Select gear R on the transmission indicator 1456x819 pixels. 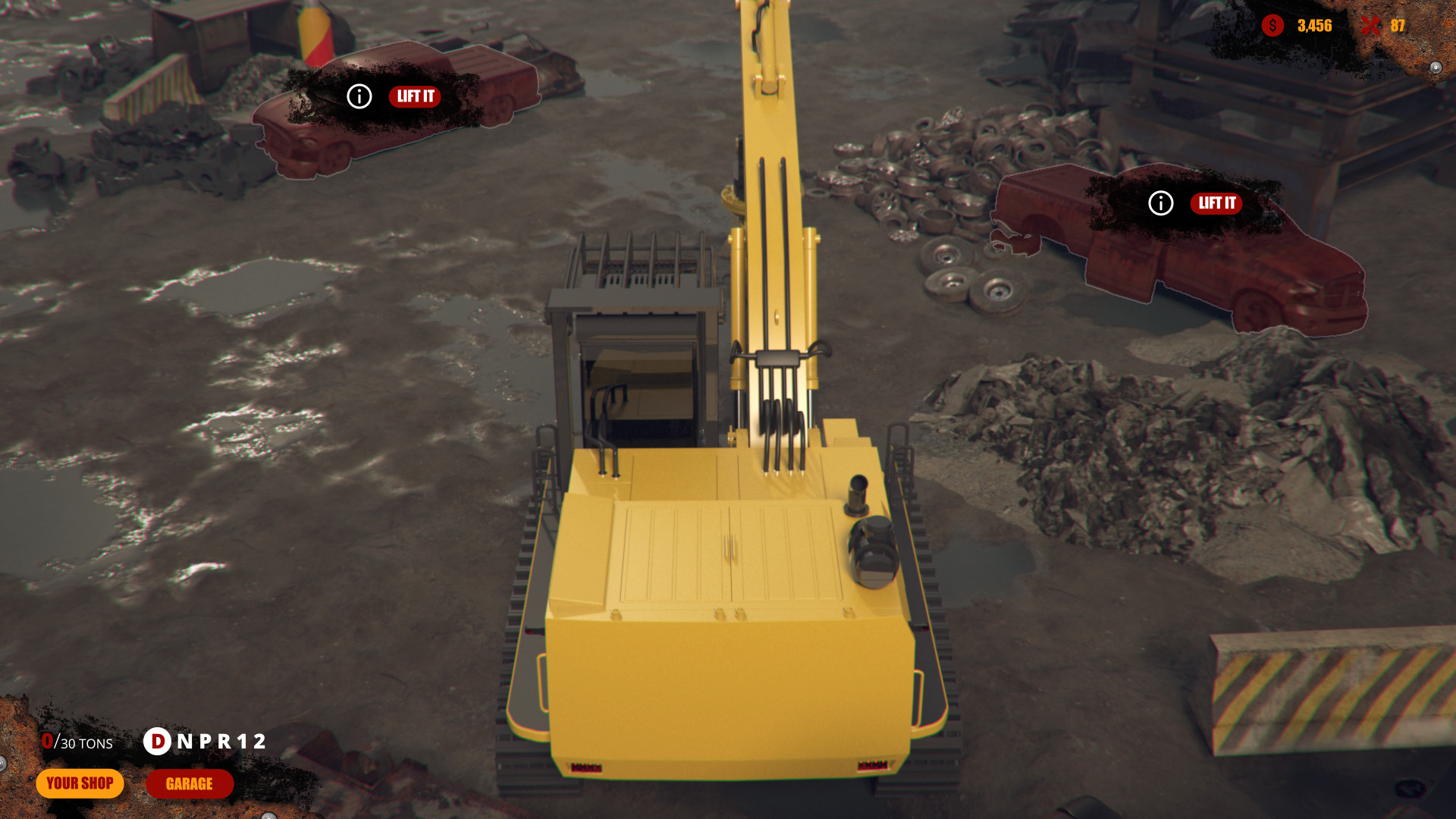222,742
